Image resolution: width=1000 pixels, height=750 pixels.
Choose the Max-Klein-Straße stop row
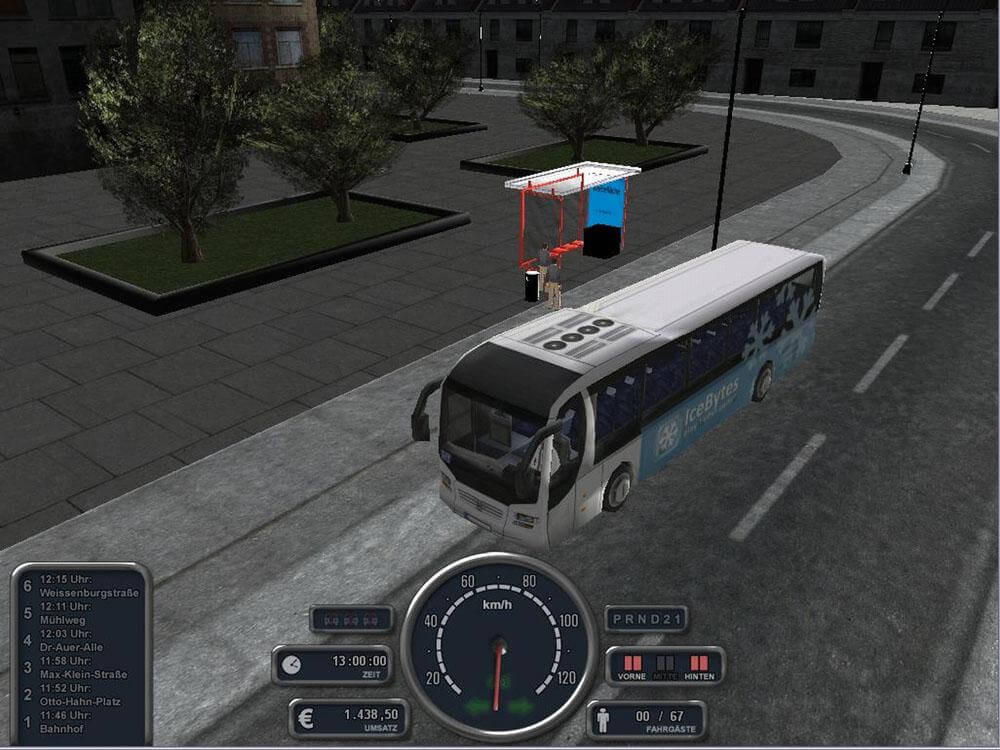coord(80,667)
